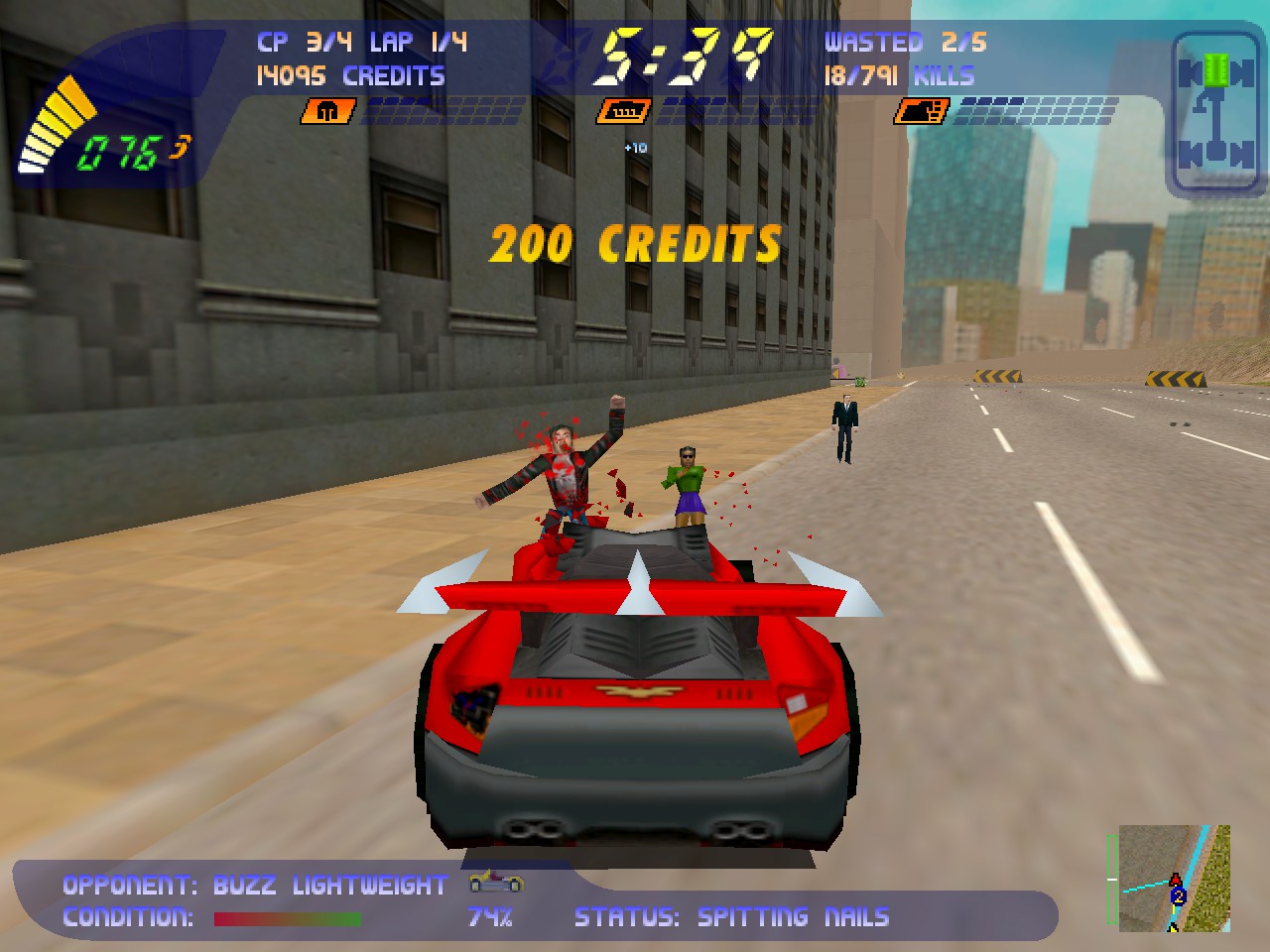Click the STATUS: SPITTING NAILS label
Viewport: 1270px width, 952px height.
coord(734,916)
